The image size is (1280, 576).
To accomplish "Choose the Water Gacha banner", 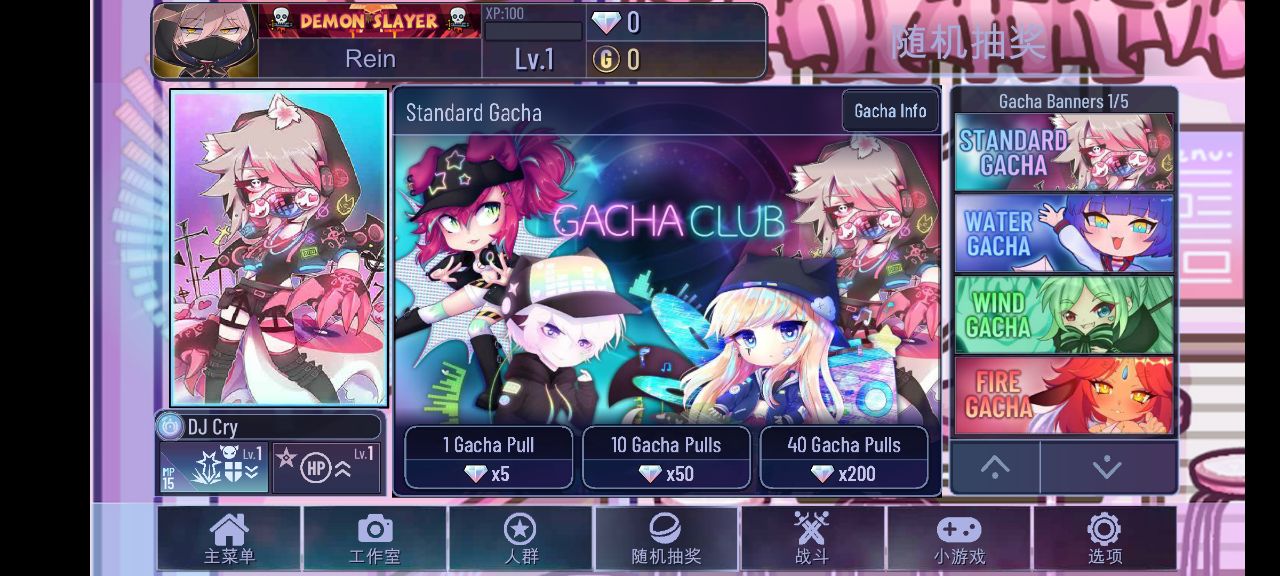I will click(1064, 233).
